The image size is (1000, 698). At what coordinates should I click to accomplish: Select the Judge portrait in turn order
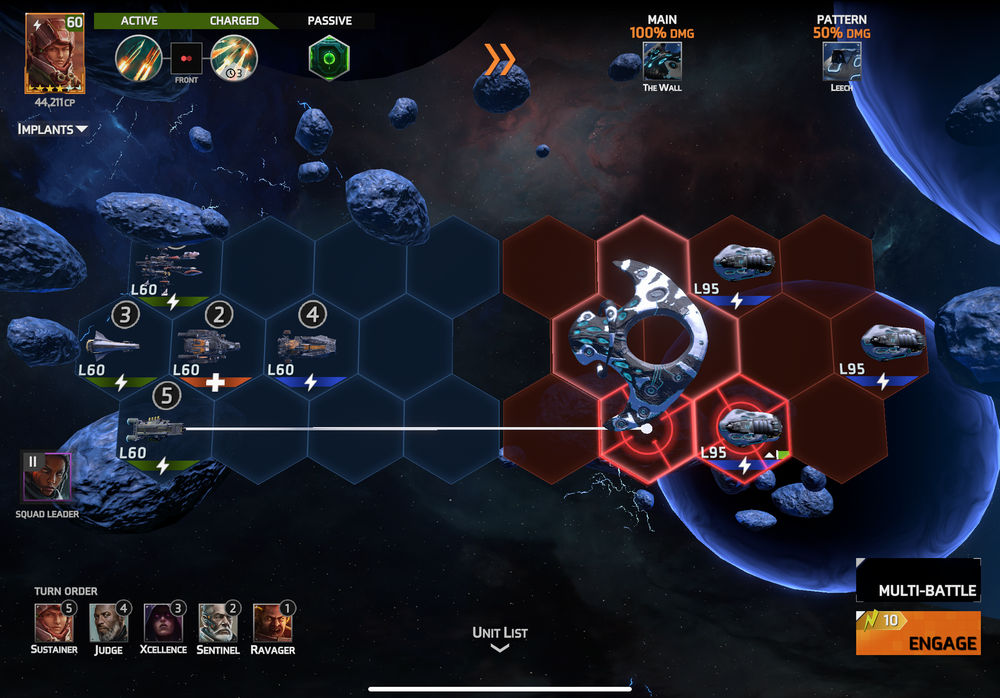tap(108, 622)
